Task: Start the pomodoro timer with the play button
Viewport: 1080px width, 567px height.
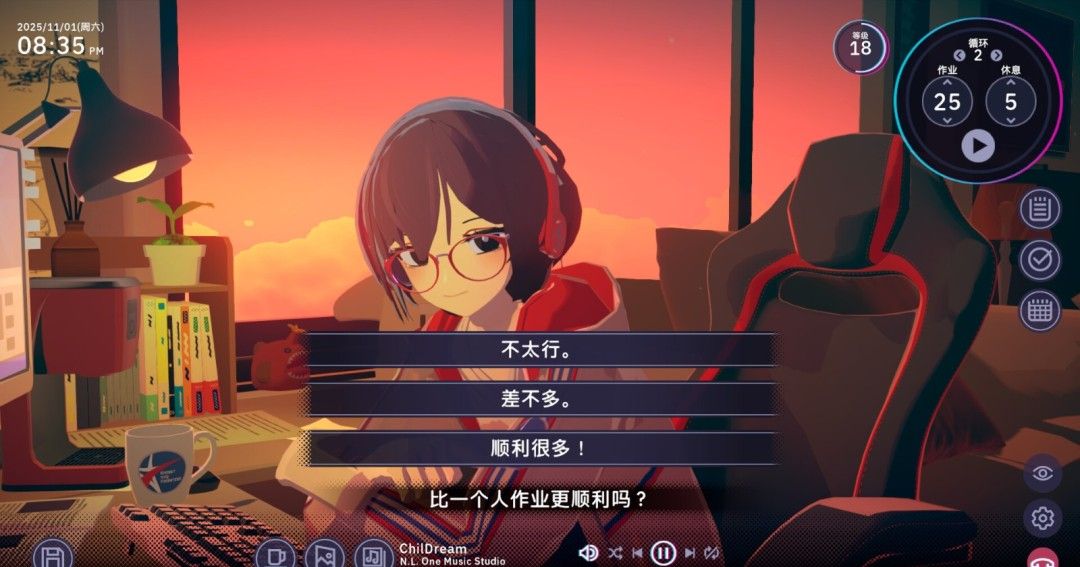Action: [978, 146]
